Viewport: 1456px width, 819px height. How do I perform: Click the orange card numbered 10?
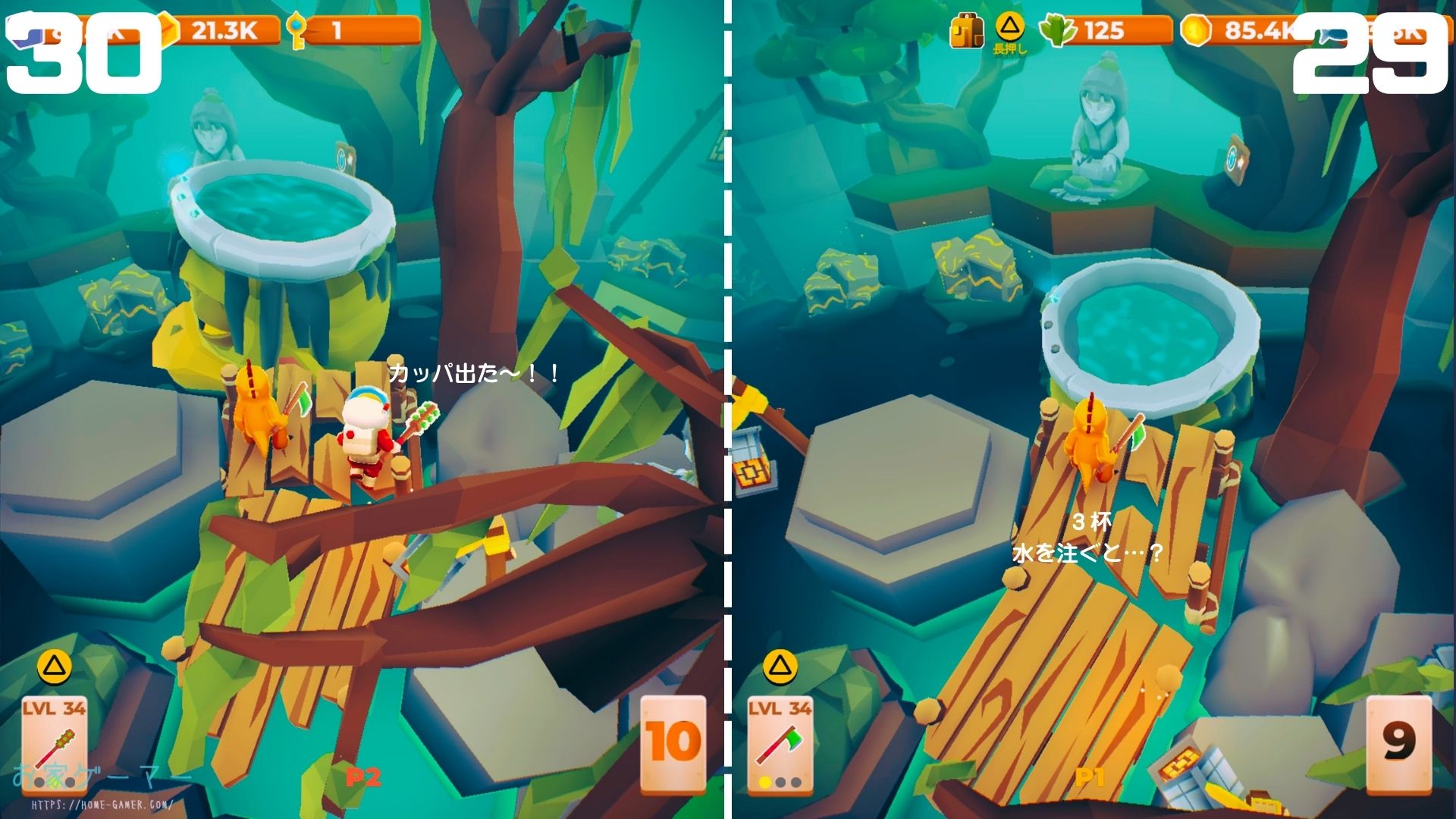tap(673, 742)
